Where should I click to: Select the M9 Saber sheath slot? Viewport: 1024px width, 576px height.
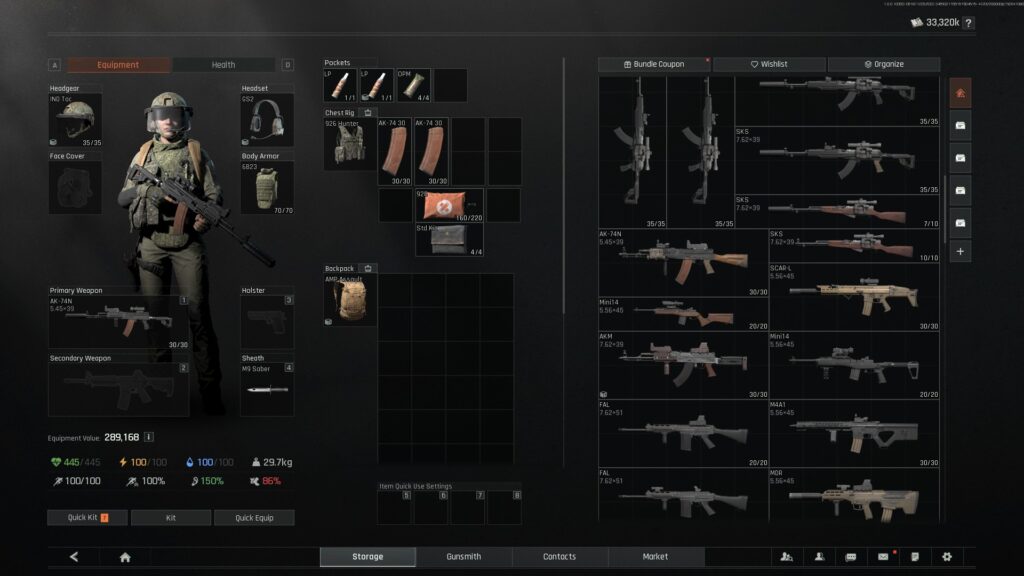tap(267, 389)
